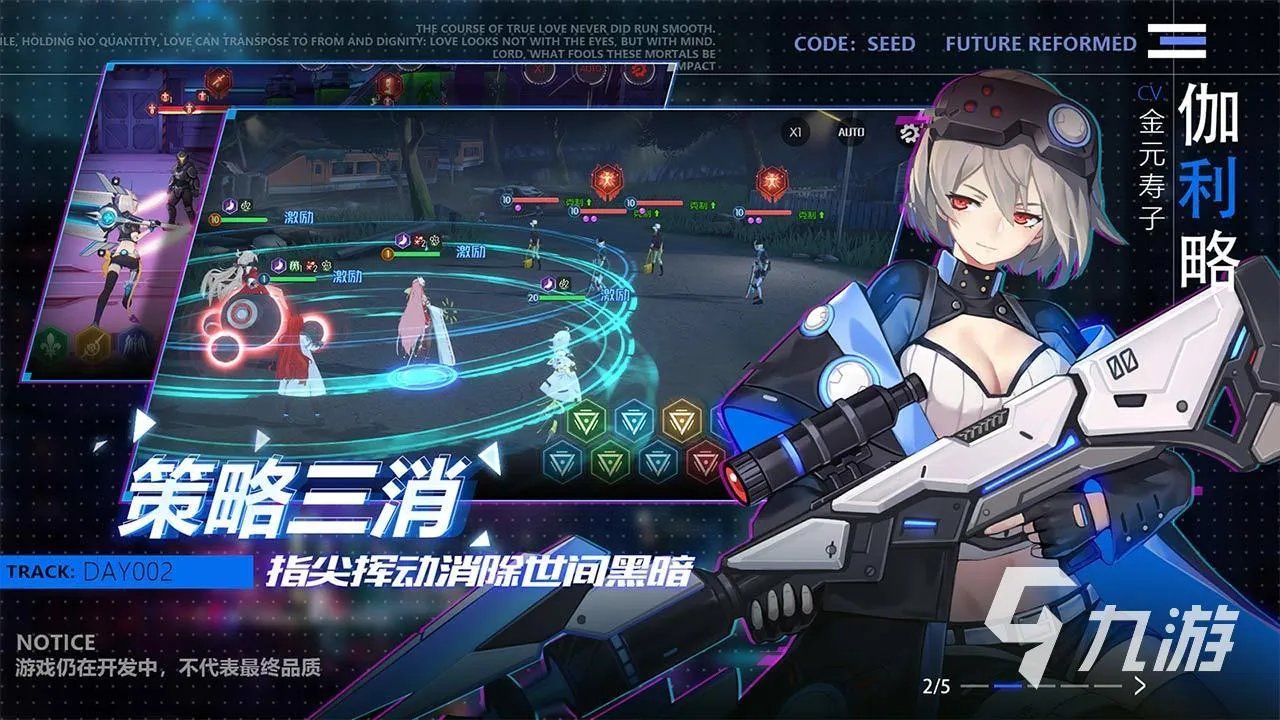Select the blue hexagonal match gem

click(635, 420)
